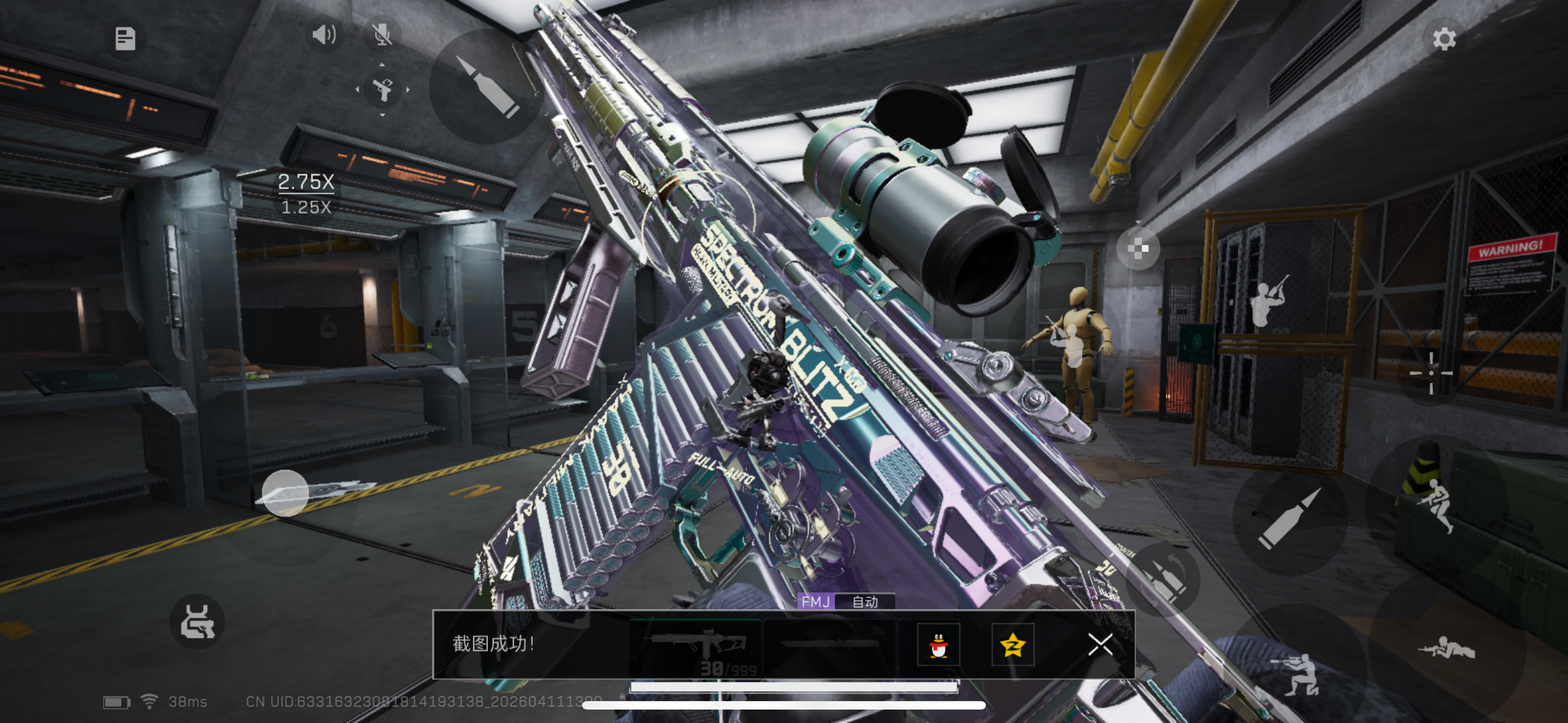Select the 2.75X scope magnification

point(306,182)
